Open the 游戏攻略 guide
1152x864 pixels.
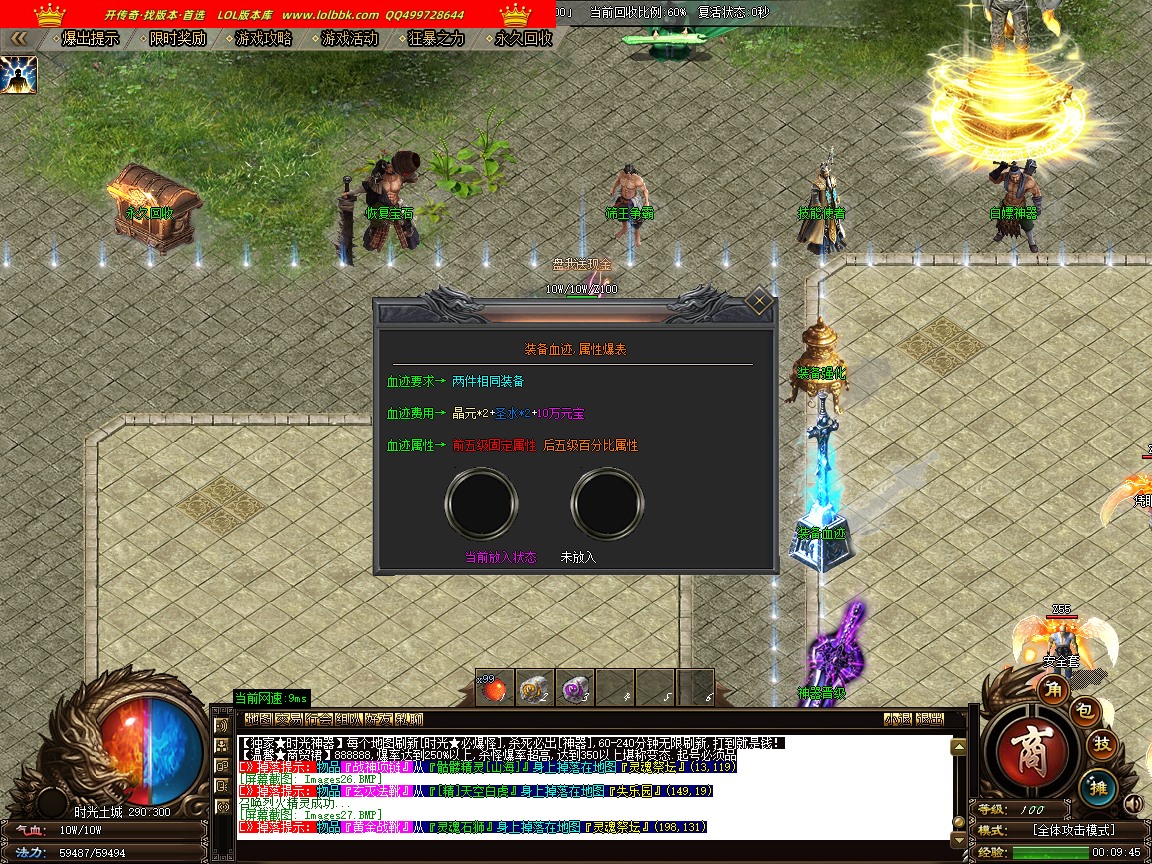264,39
